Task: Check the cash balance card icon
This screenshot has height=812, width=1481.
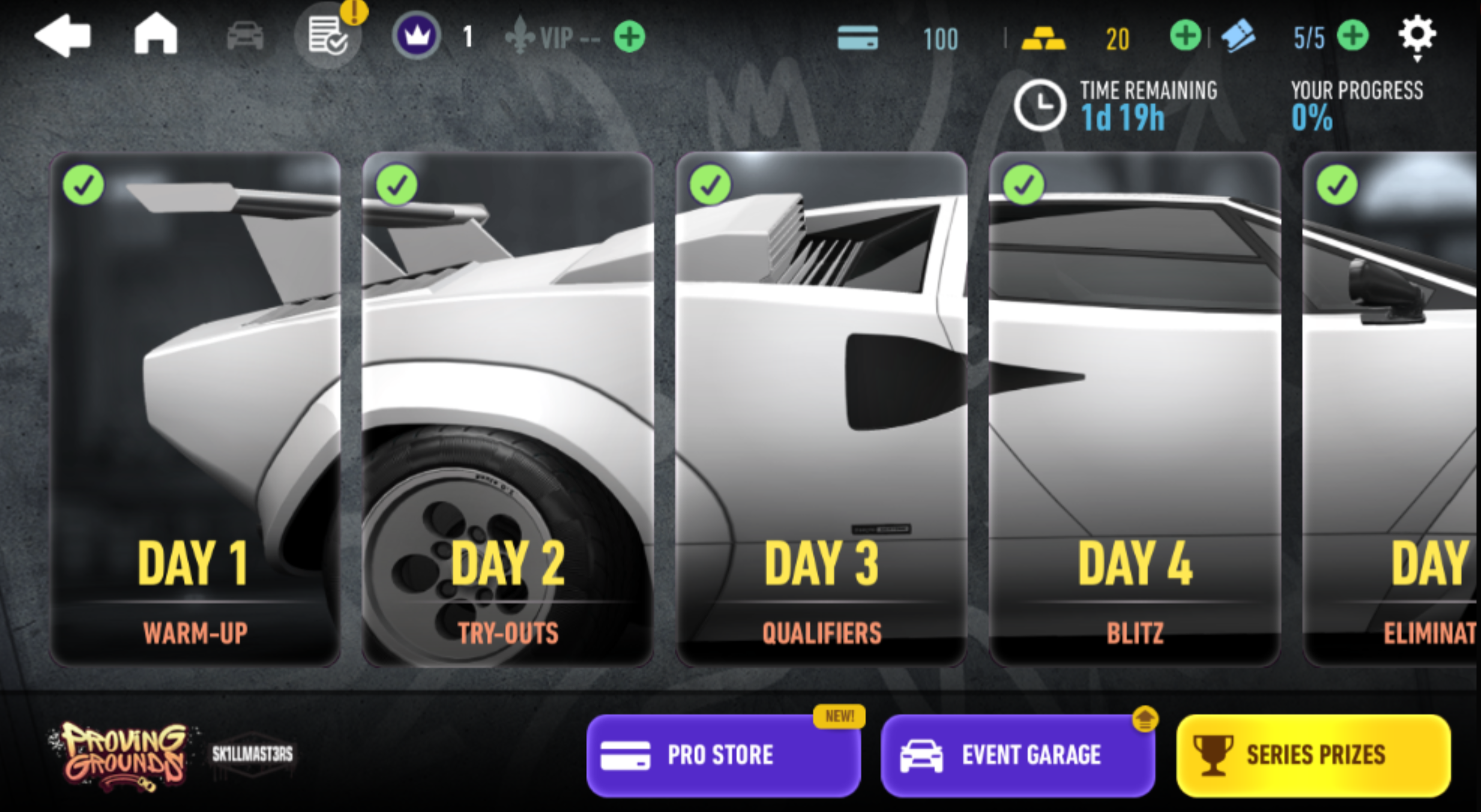Action: [x=857, y=37]
